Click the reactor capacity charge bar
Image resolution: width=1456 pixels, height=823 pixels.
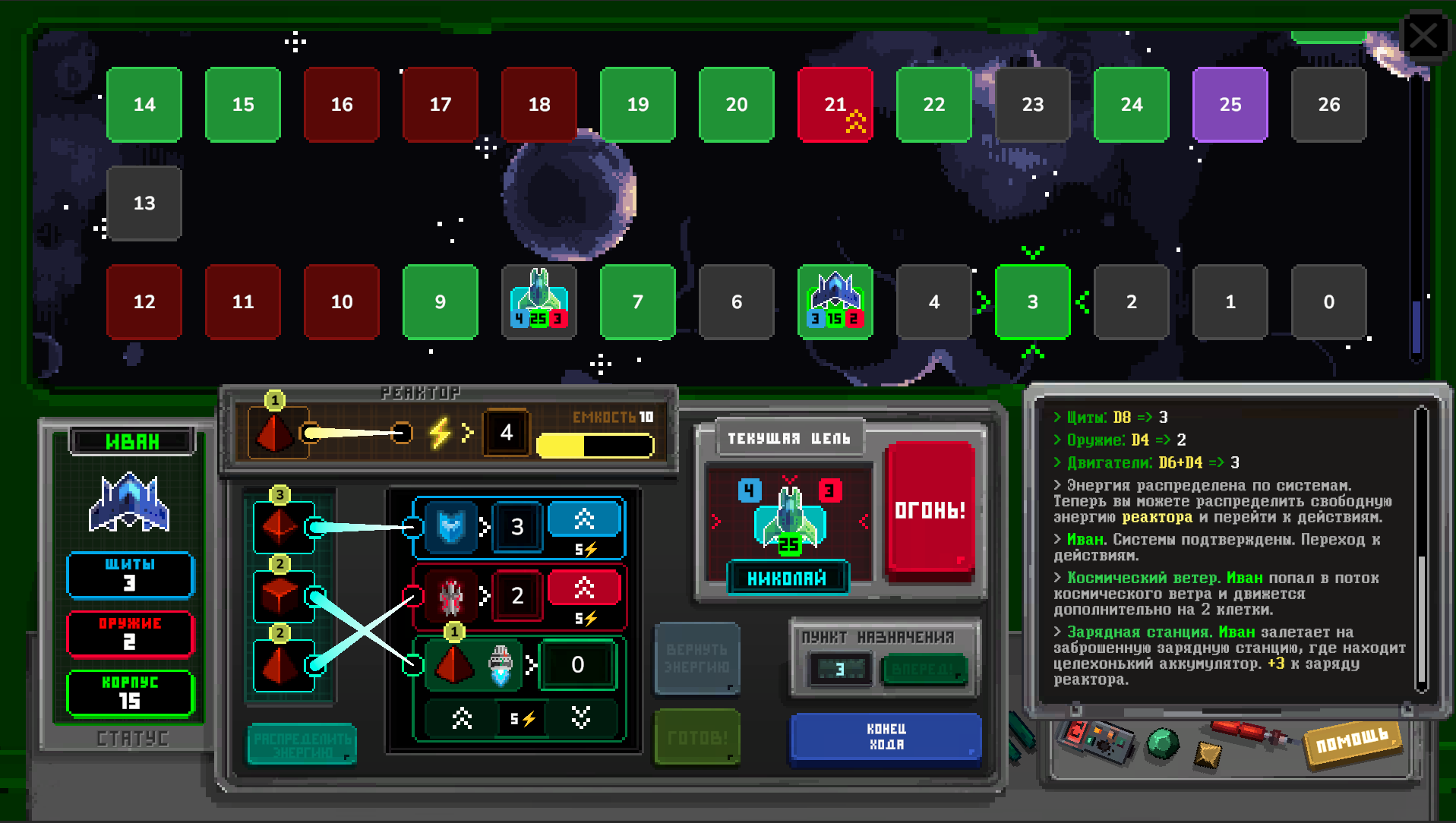596,446
